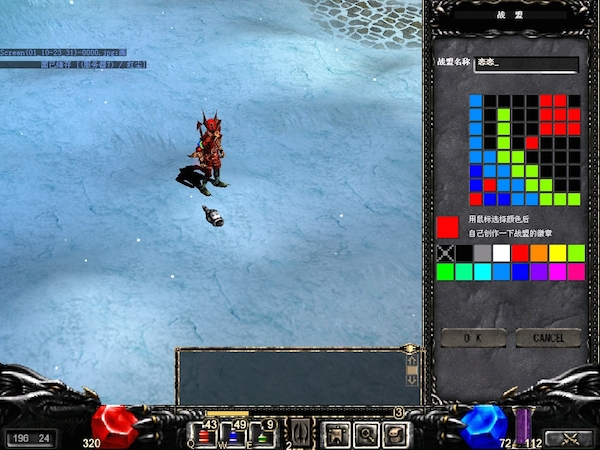Click the guild name input field
600x450 pixels.
click(531, 64)
